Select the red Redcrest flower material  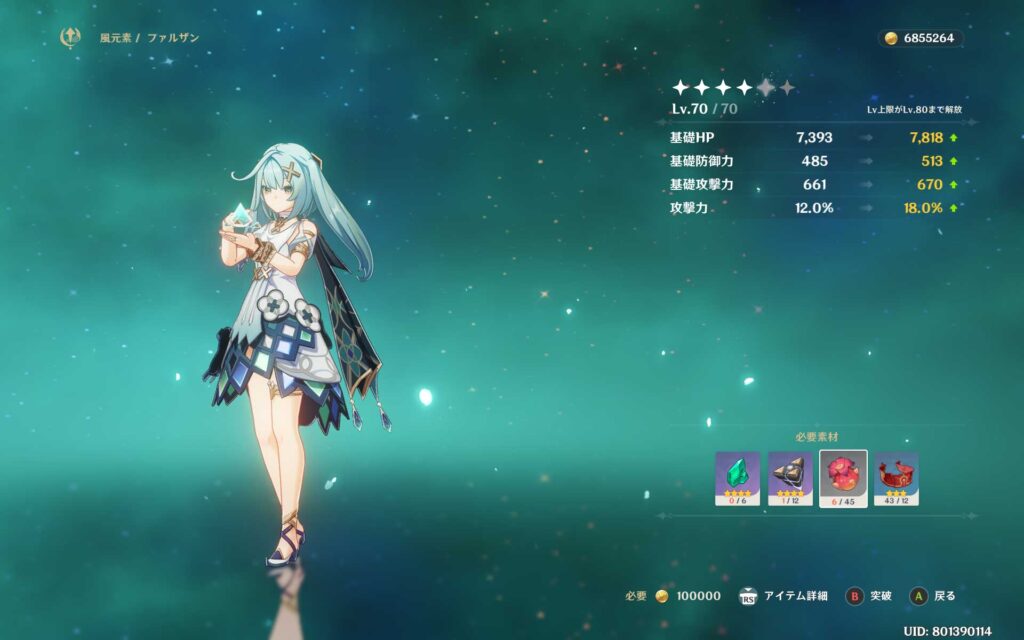click(x=843, y=478)
